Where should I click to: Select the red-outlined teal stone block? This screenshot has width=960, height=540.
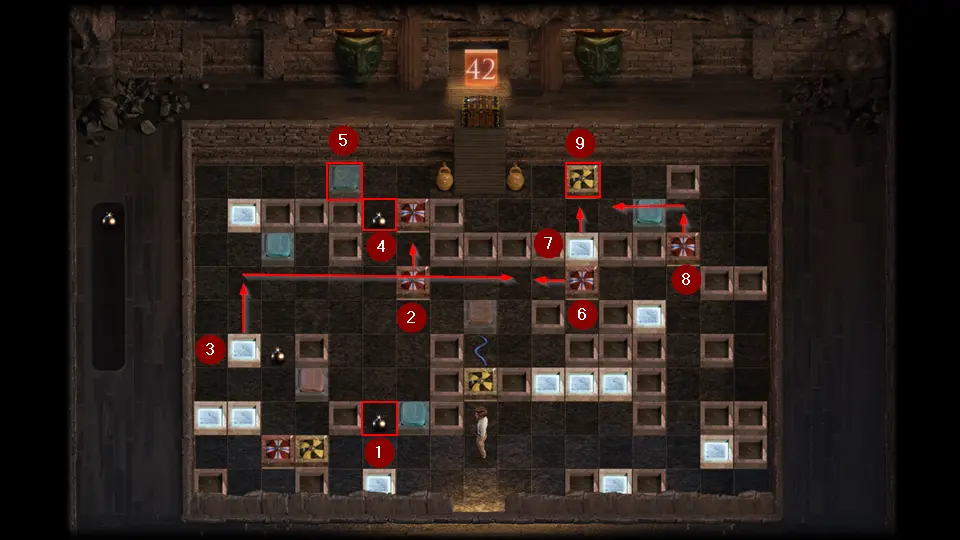(345, 181)
